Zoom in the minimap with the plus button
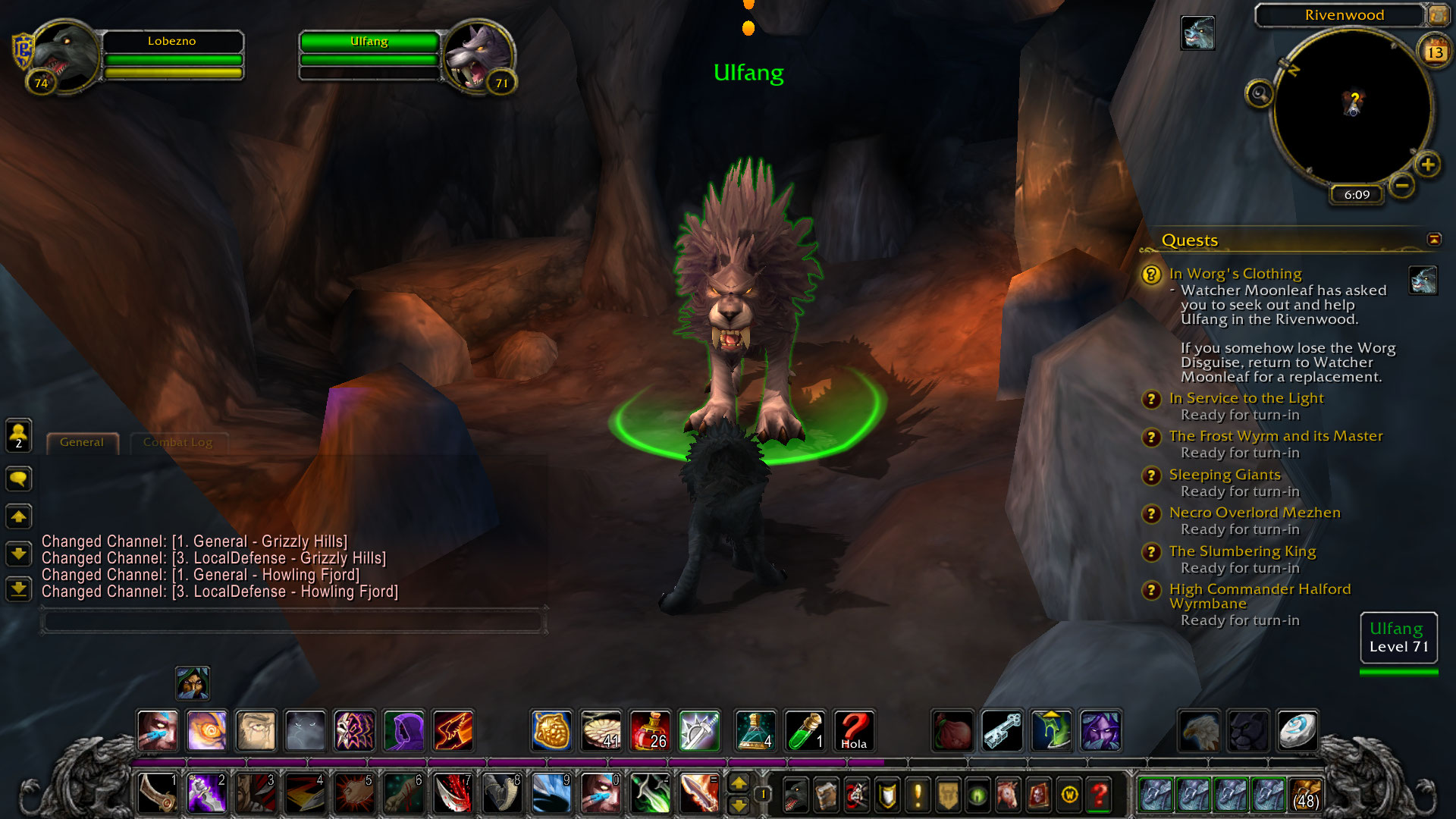 (1428, 165)
